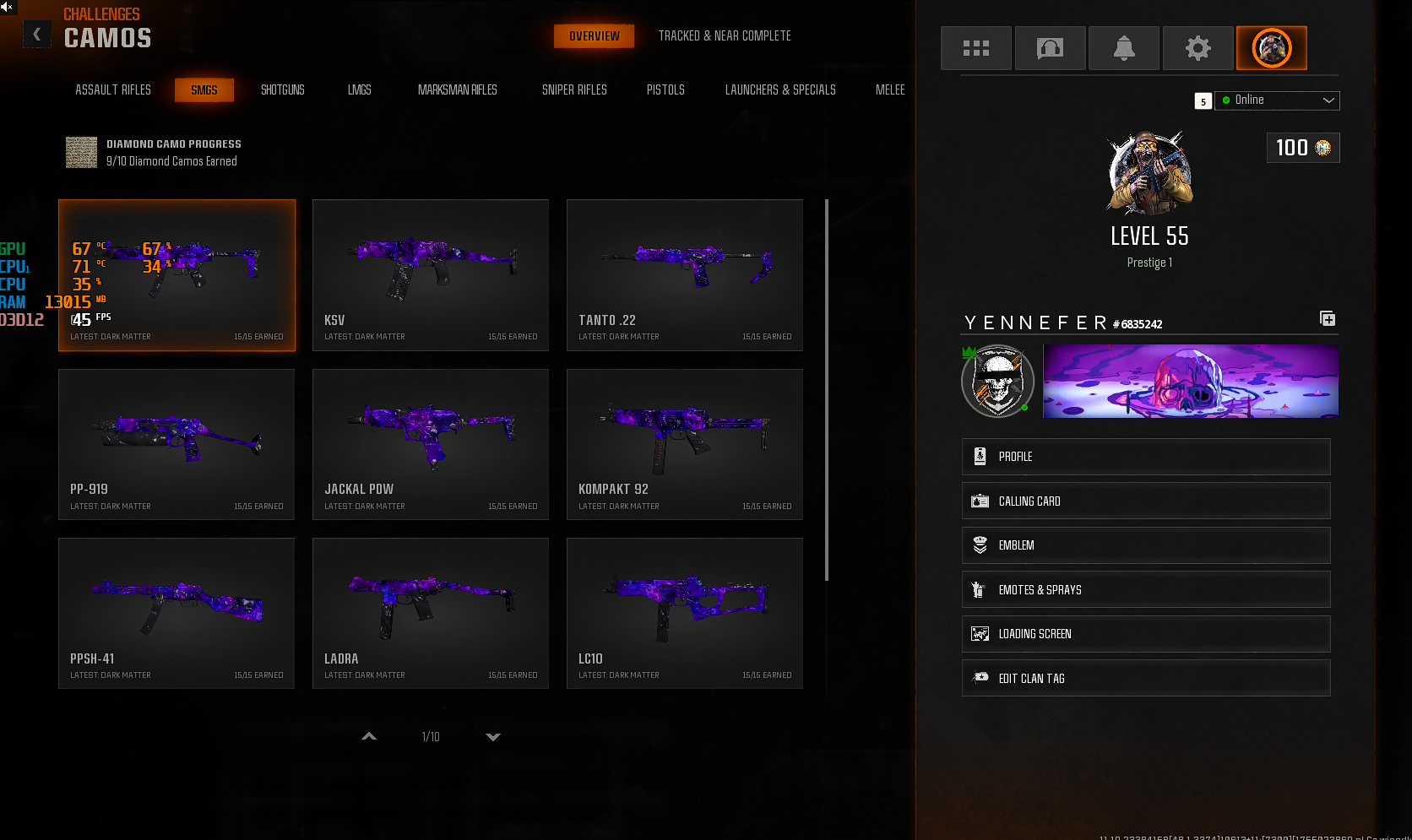This screenshot has height=840, width=1412.
Task: Choose the Emotes & Sprays option
Action: coord(1146,590)
